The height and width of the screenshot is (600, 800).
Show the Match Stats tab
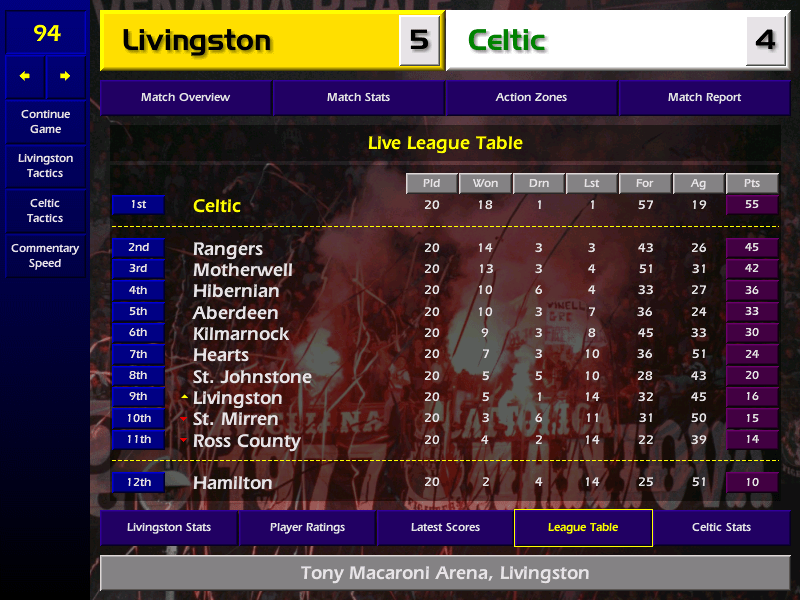point(358,97)
